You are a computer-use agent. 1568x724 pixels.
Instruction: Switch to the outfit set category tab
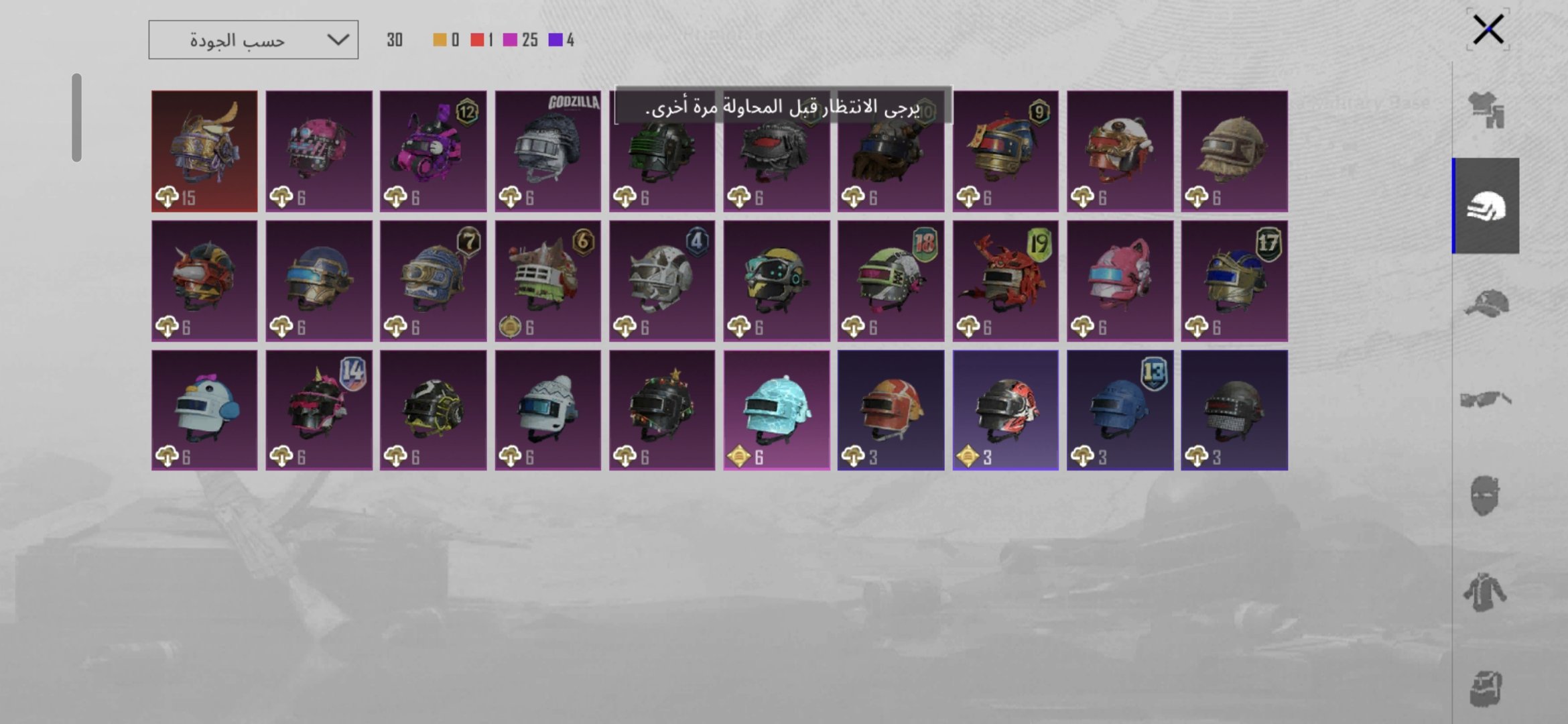pyautogui.click(x=1486, y=109)
